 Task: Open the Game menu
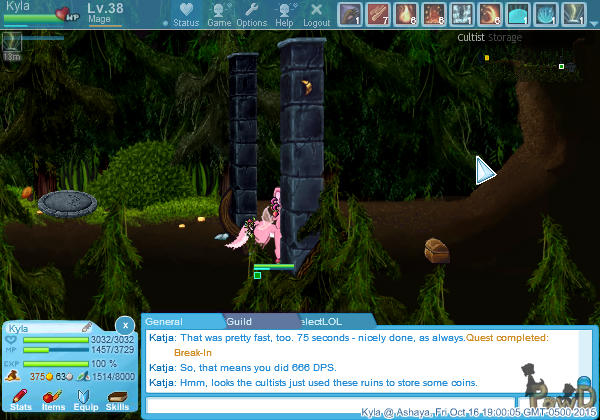219,14
